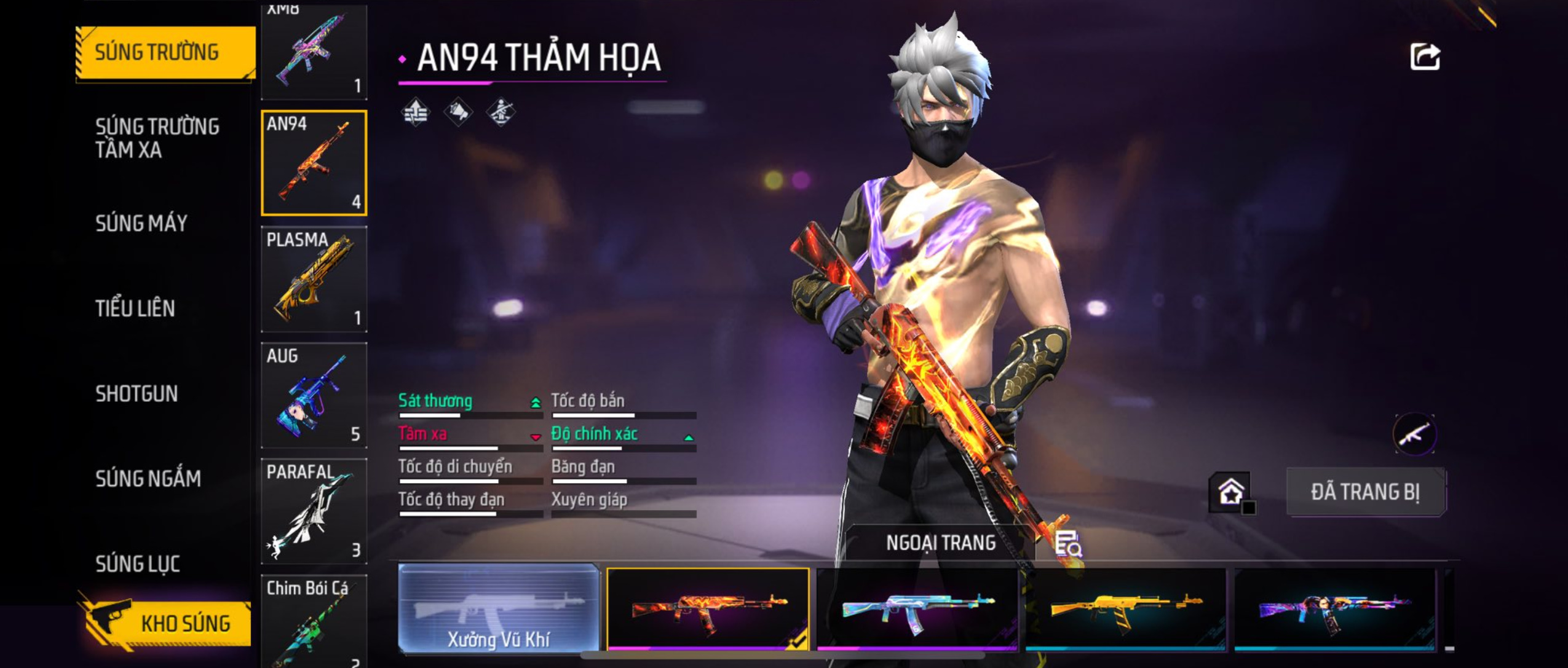The width and height of the screenshot is (1568, 668).
Task: Show the Shotgun weapon list
Action: [x=137, y=393]
